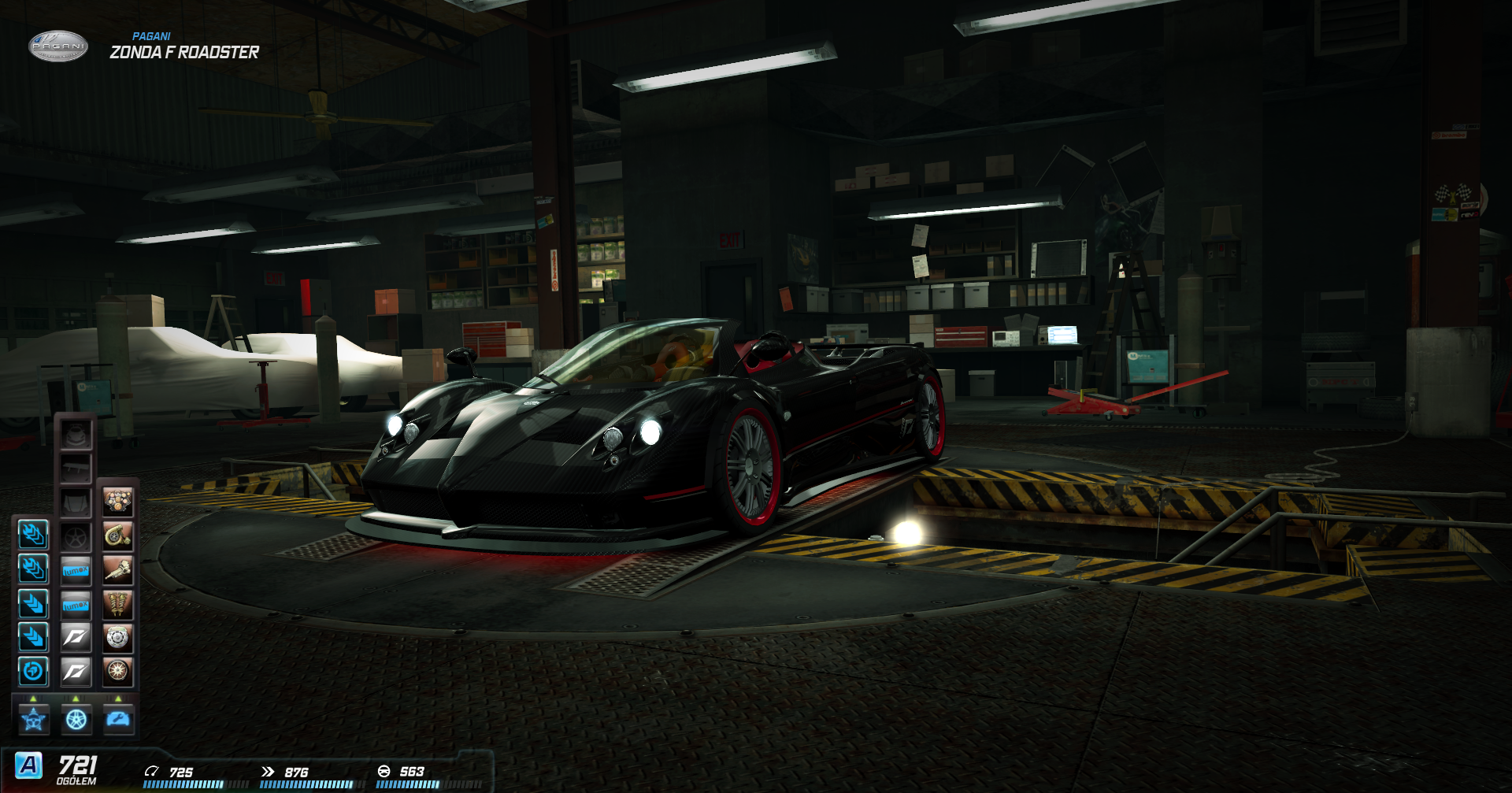The width and height of the screenshot is (1512, 793).
Task: Select the engine performance part slot
Action: [x=117, y=502]
